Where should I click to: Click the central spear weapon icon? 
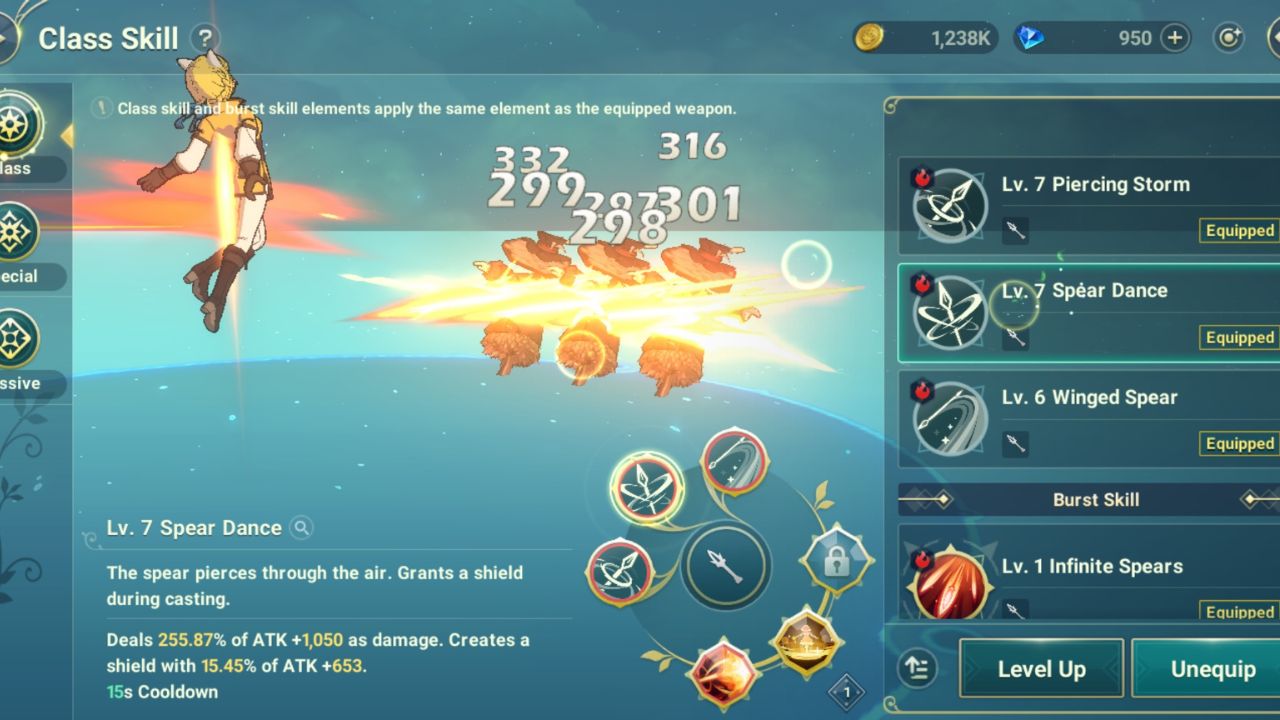(725, 568)
